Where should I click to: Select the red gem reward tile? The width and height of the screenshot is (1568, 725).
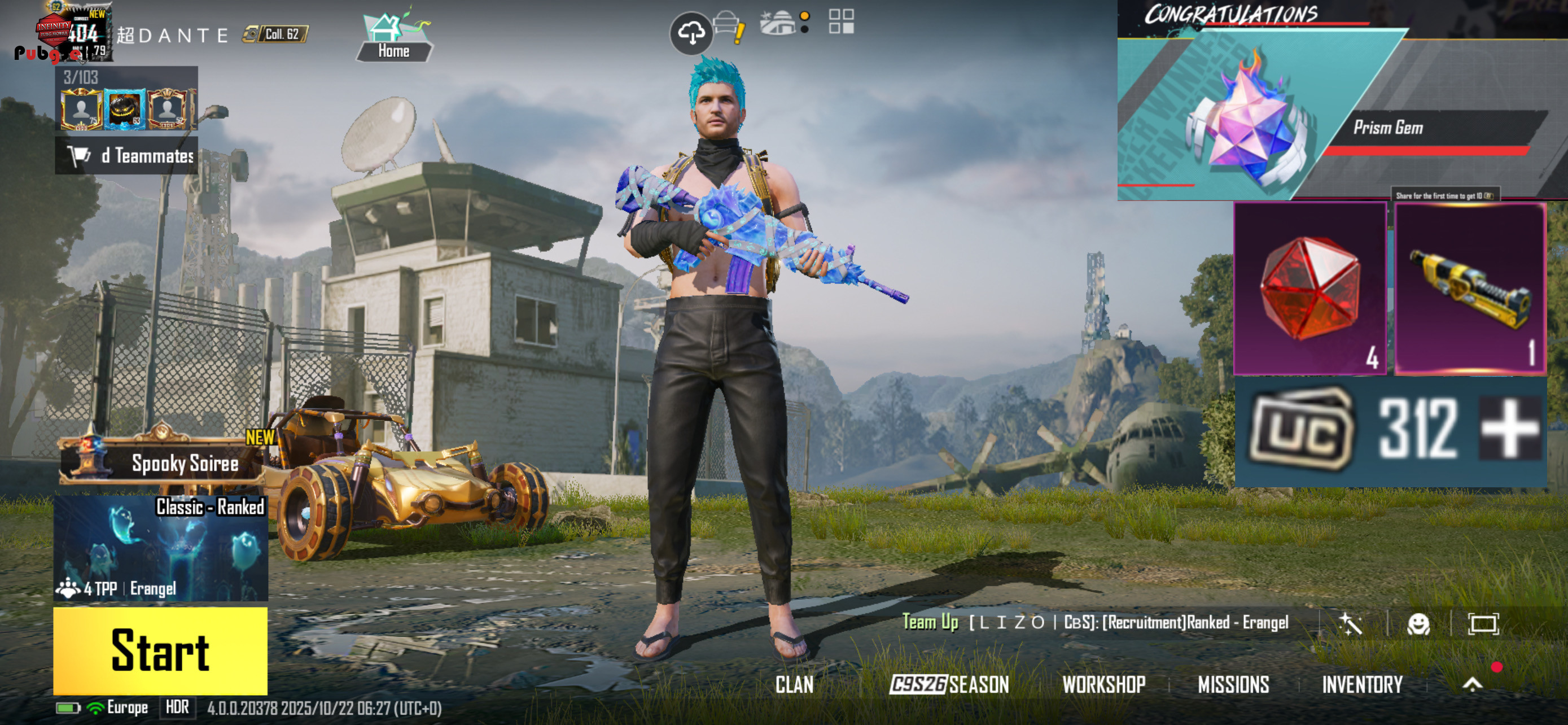point(1309,288)
